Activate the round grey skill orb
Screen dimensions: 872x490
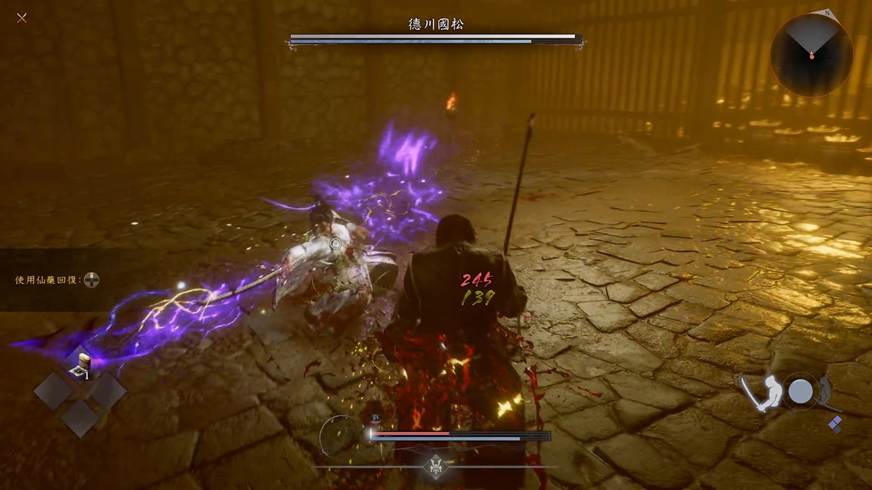coord(800,391)
